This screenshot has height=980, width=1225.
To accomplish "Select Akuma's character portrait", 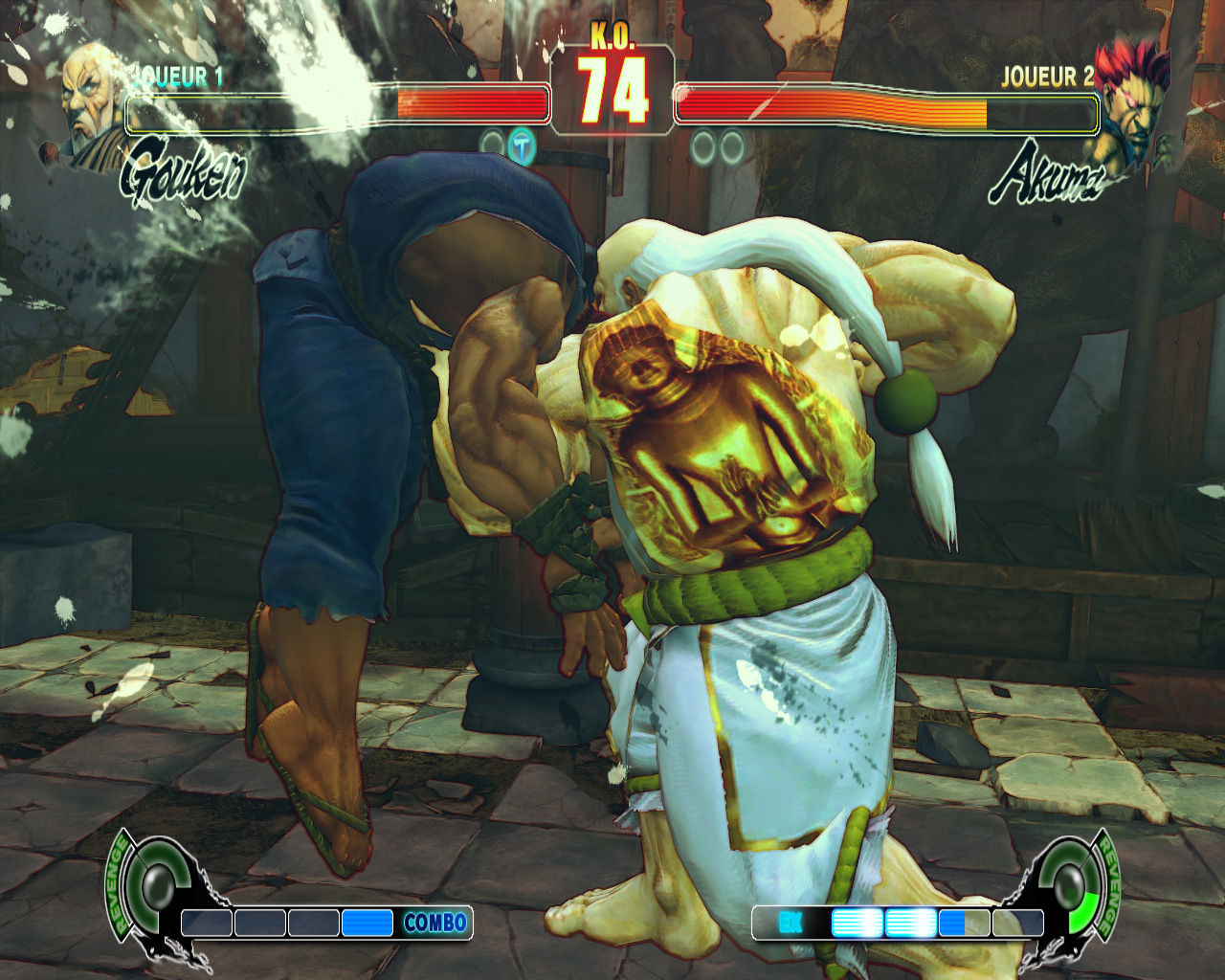I will [1135, 101].
